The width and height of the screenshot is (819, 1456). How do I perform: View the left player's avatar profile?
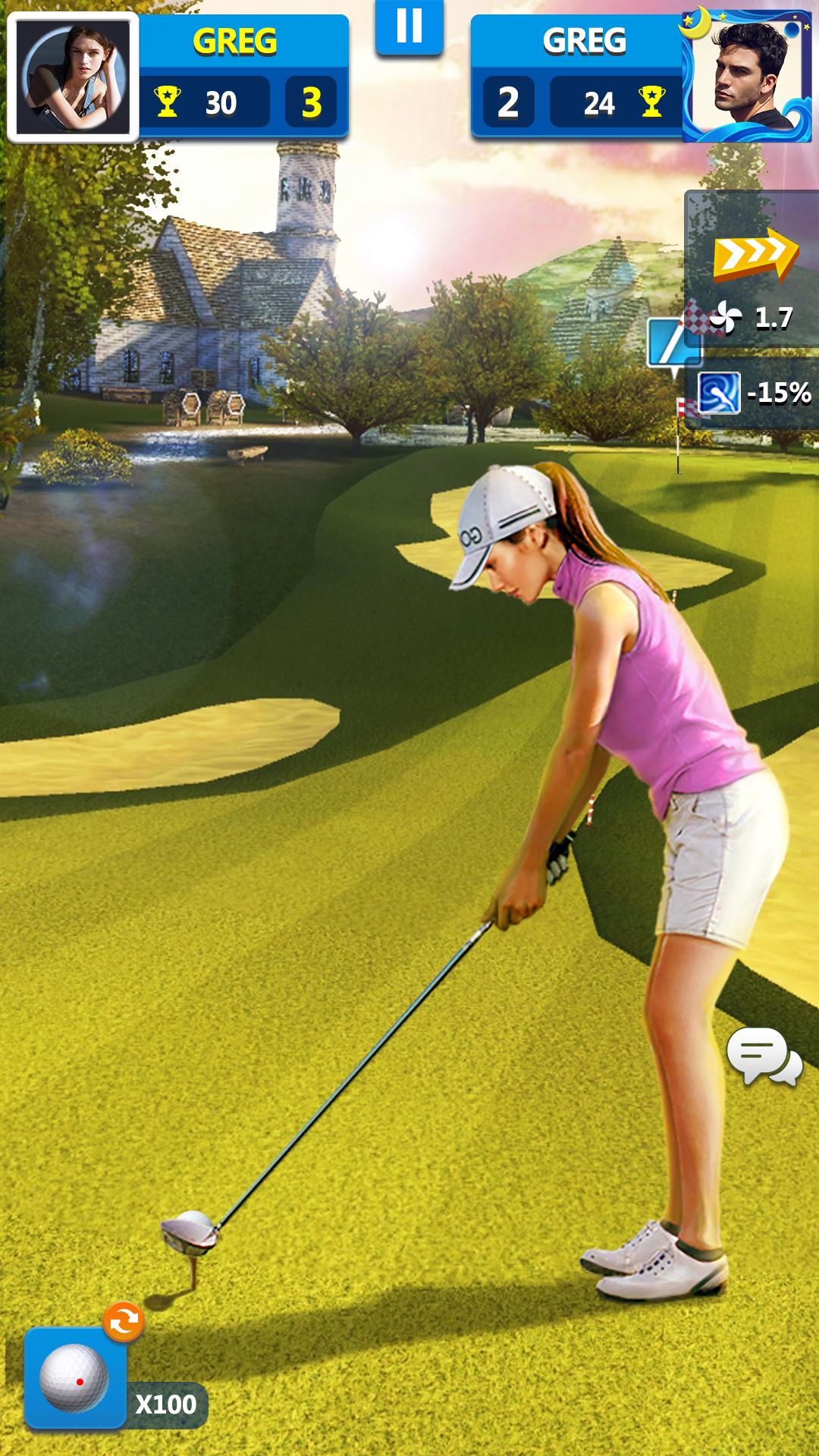pyautogui.click(x=73, y=77)
